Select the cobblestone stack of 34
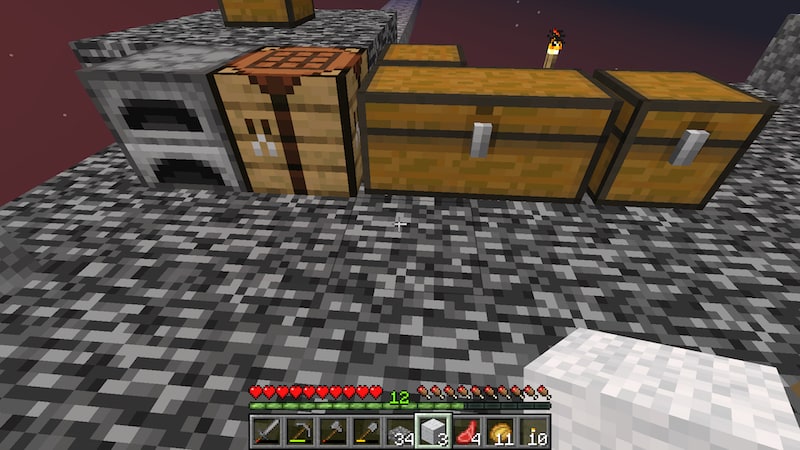The height and width of the screenshot is (450, 800). 400,432
